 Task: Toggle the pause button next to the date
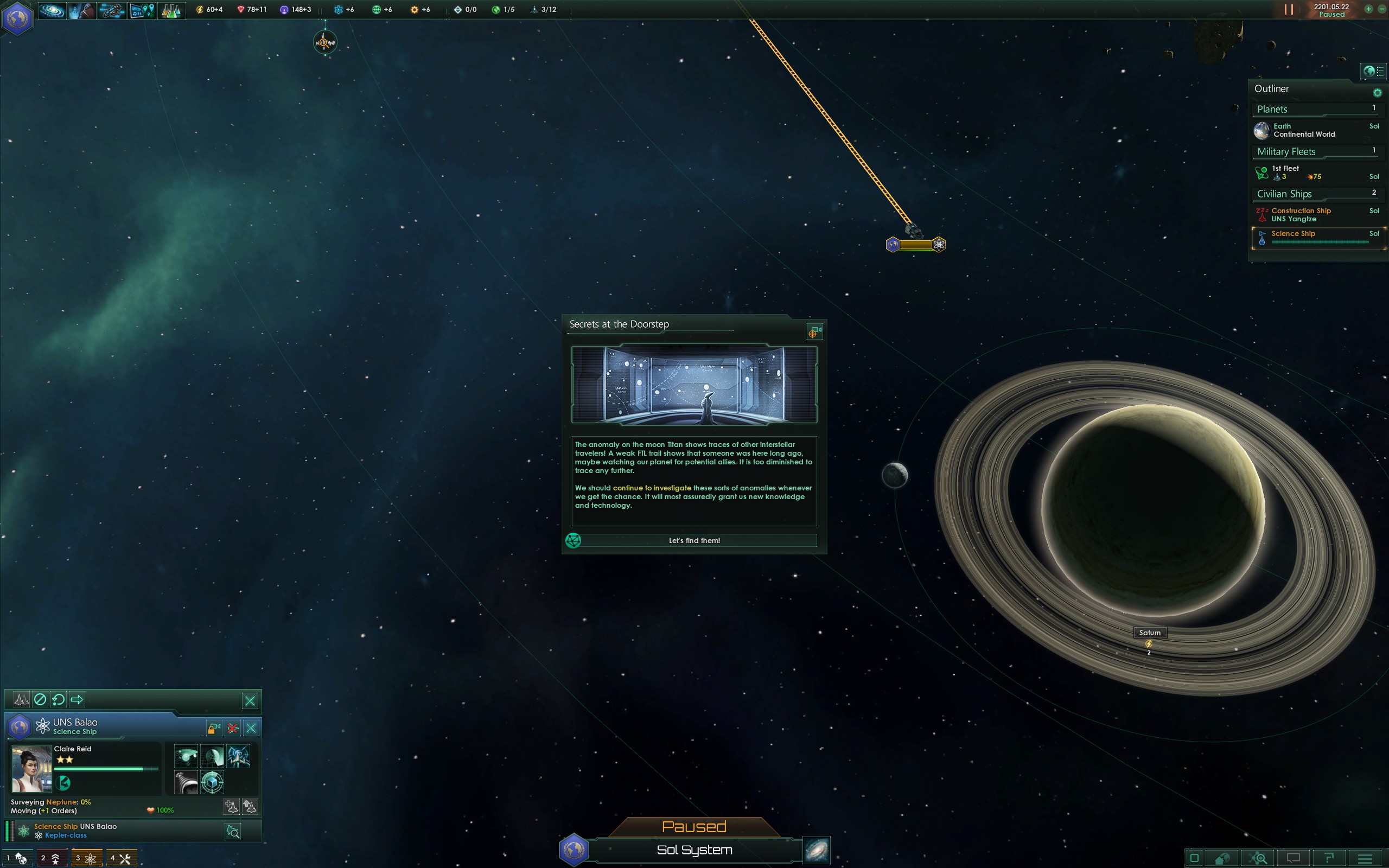click(x=1289, y=10)
